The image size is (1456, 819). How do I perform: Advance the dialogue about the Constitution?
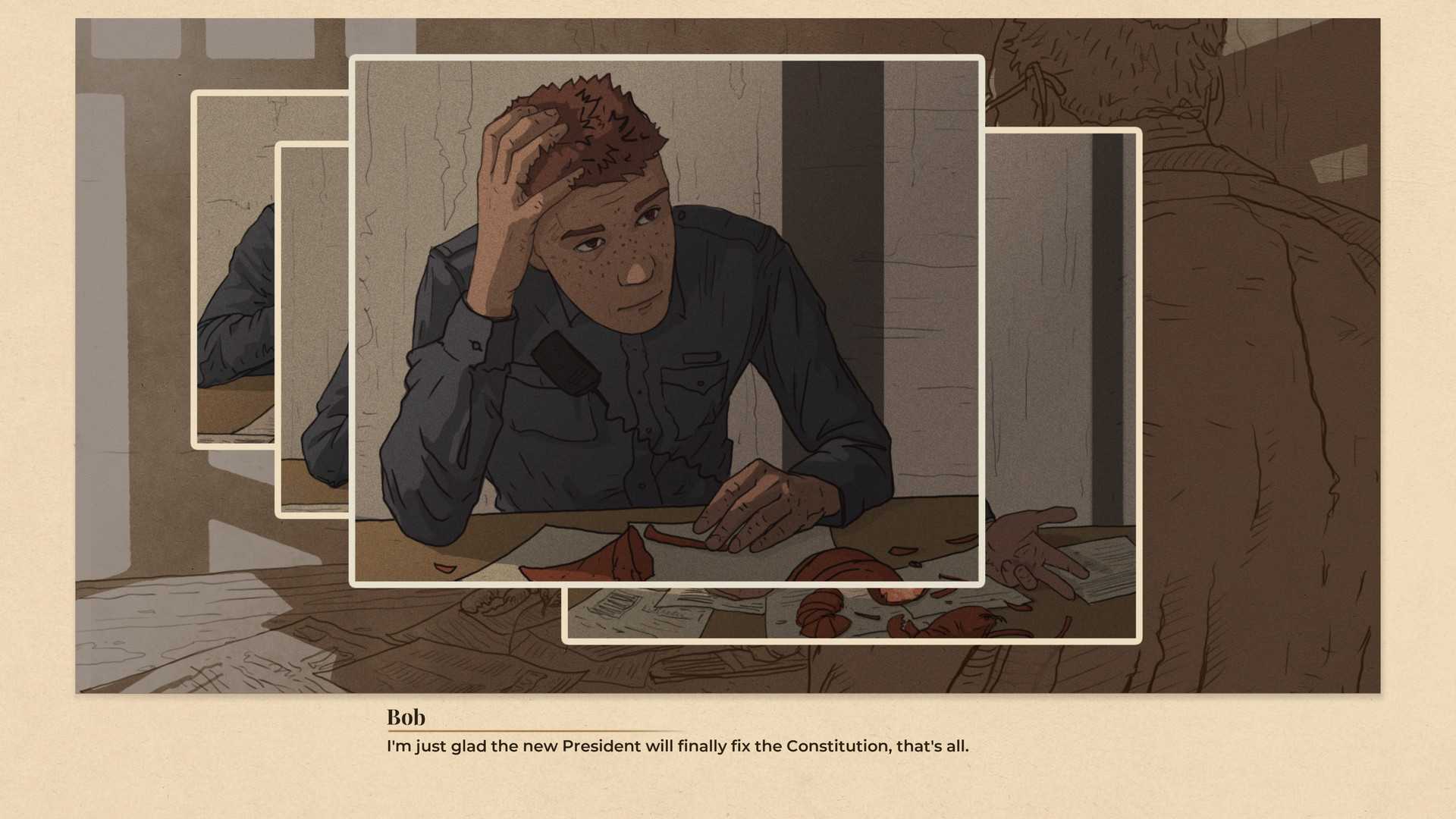pyautogui.click(x=677, y=746)
